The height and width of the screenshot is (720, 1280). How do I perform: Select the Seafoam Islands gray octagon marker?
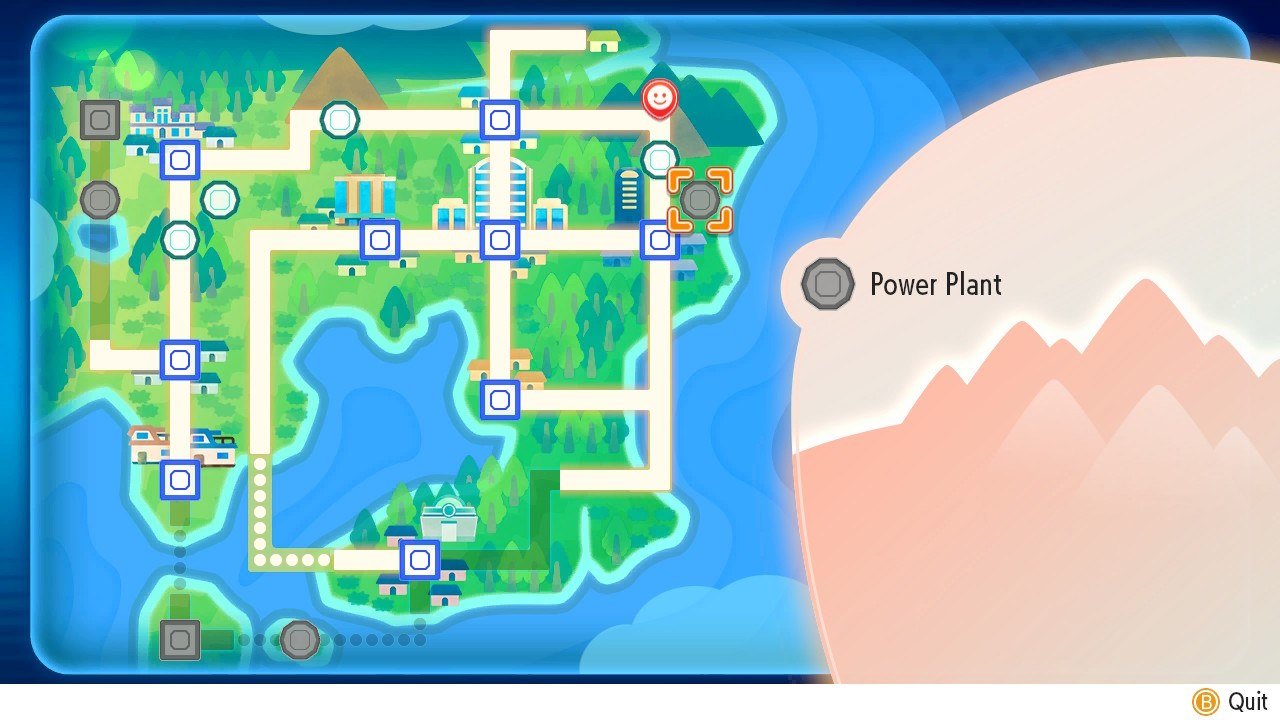pyautogui.click(x=299, y=640)
